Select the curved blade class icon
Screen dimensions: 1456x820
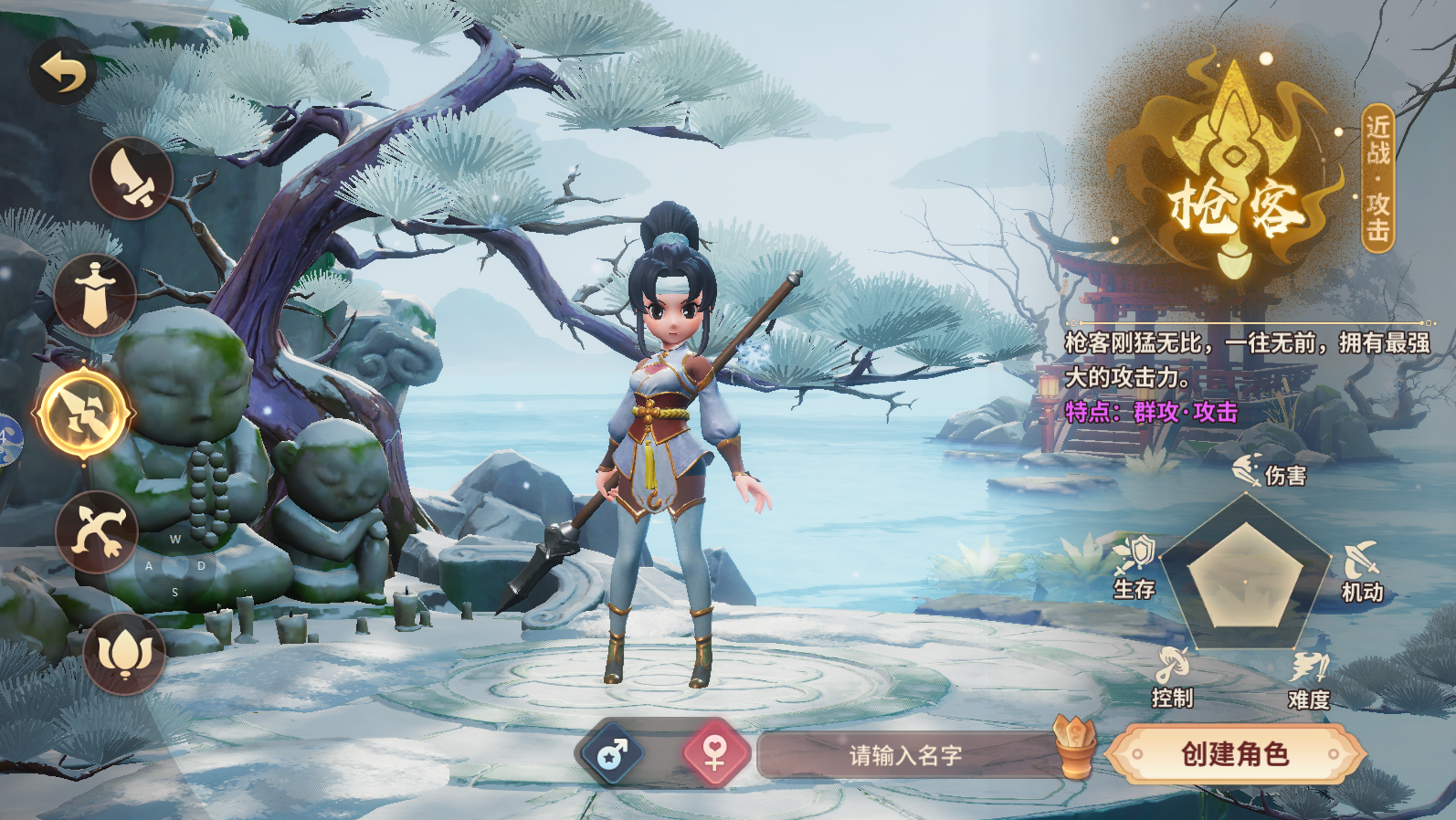[132, 178]
